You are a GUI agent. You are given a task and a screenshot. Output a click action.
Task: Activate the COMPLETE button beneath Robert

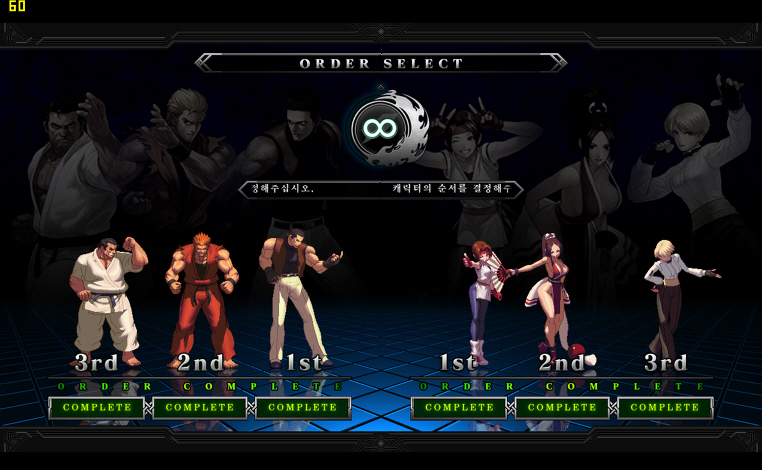(303, 408)
